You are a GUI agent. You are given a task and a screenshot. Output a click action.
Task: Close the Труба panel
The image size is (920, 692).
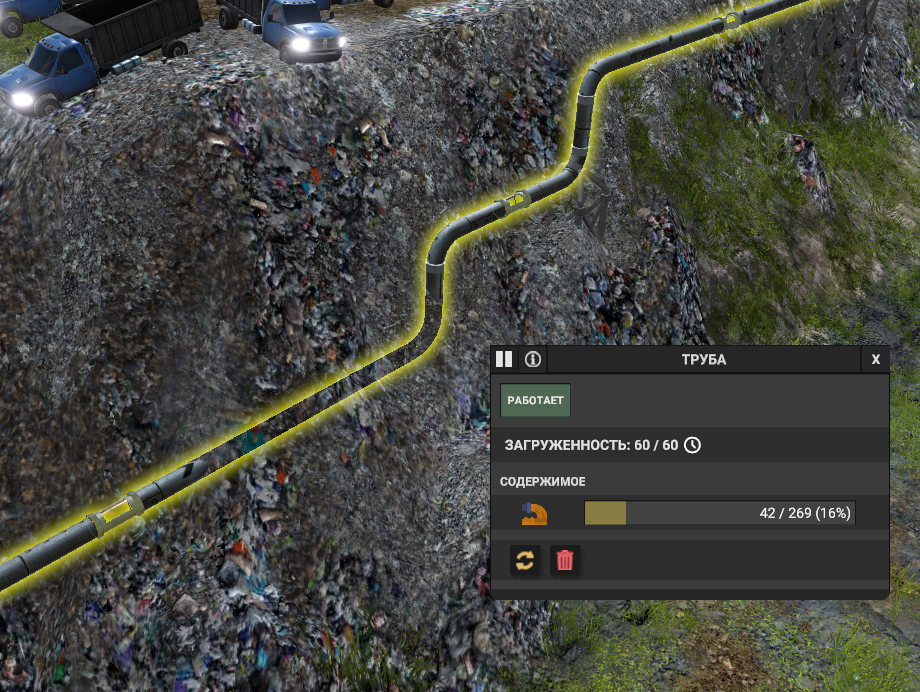876,359
